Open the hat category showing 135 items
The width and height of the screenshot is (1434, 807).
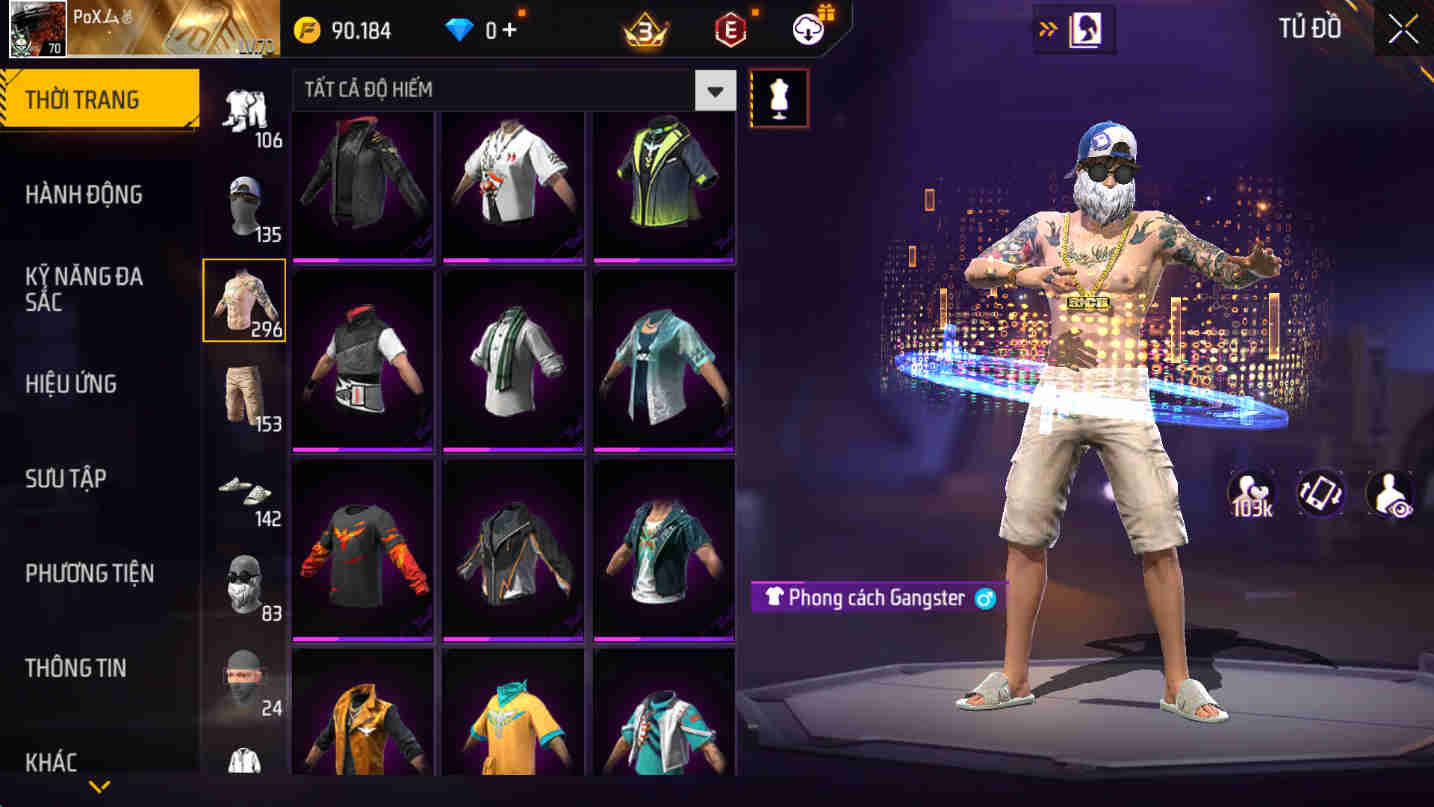point(244,205)
